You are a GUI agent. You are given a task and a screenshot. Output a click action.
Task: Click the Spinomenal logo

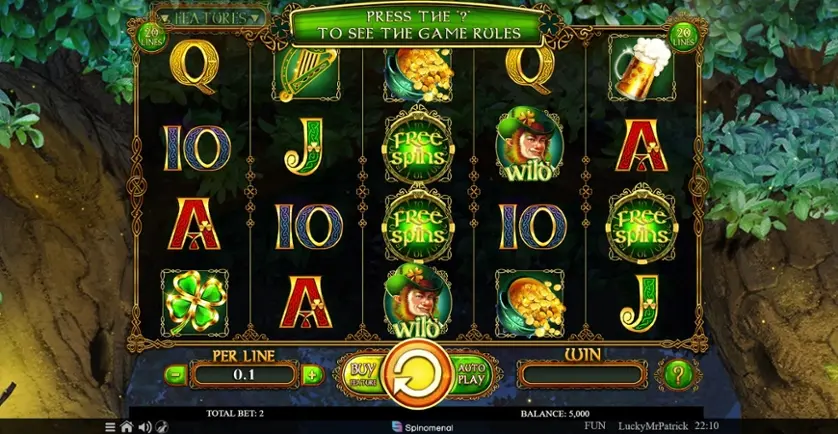coord(423,427)
